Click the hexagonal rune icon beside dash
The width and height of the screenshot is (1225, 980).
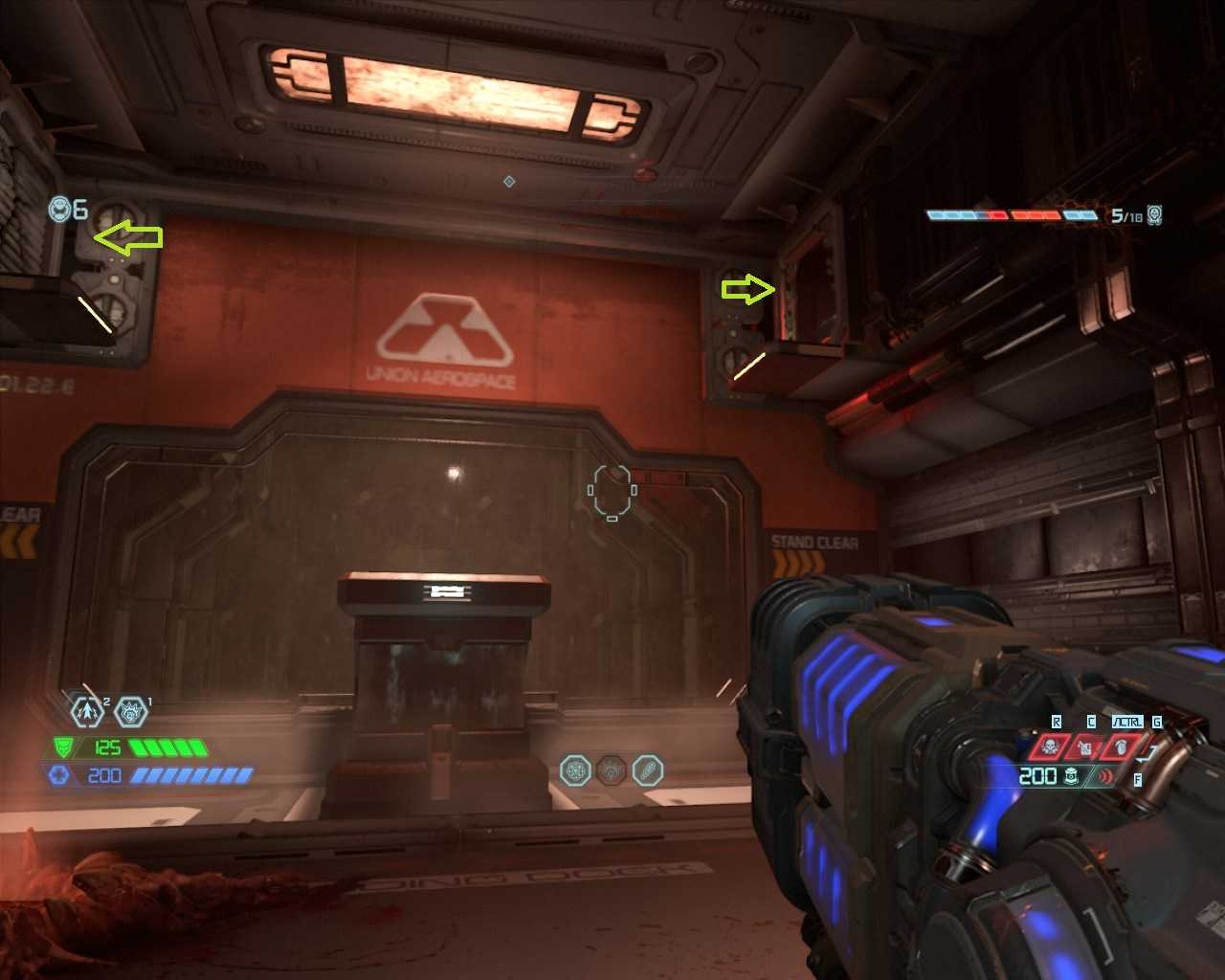[x=130, y=711]
